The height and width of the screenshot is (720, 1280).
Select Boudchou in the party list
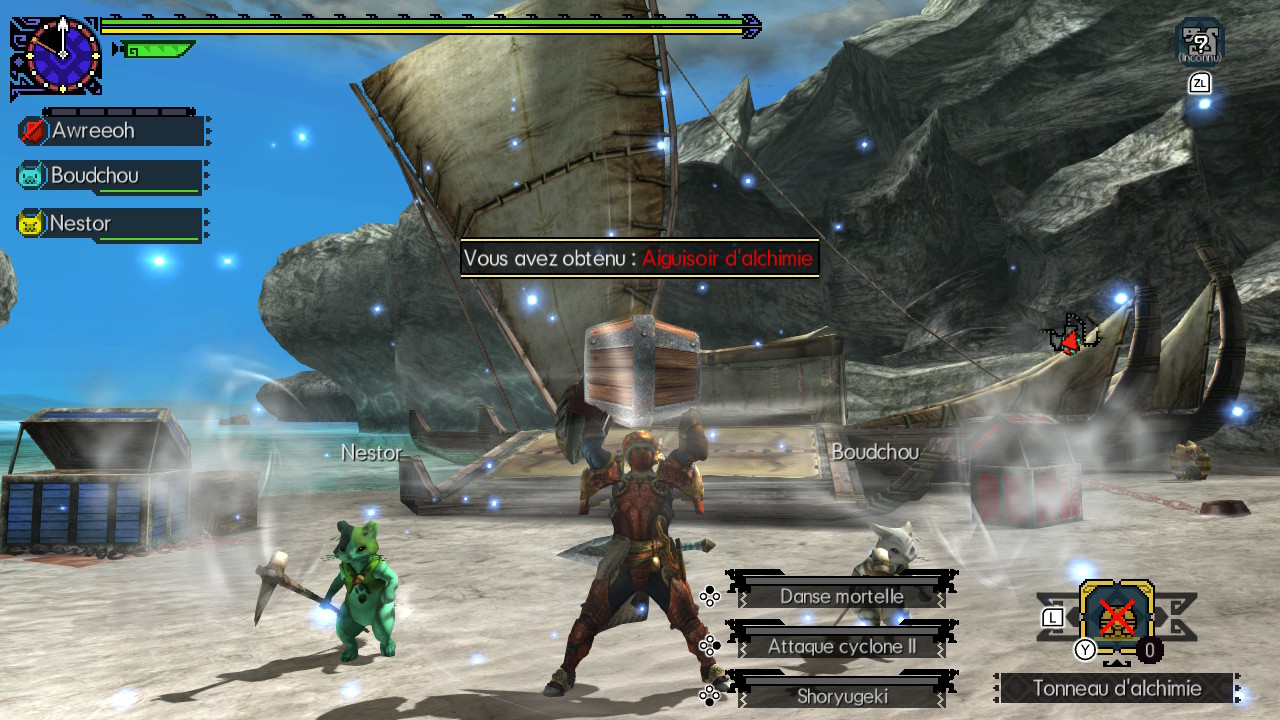[x=110, y=176]
